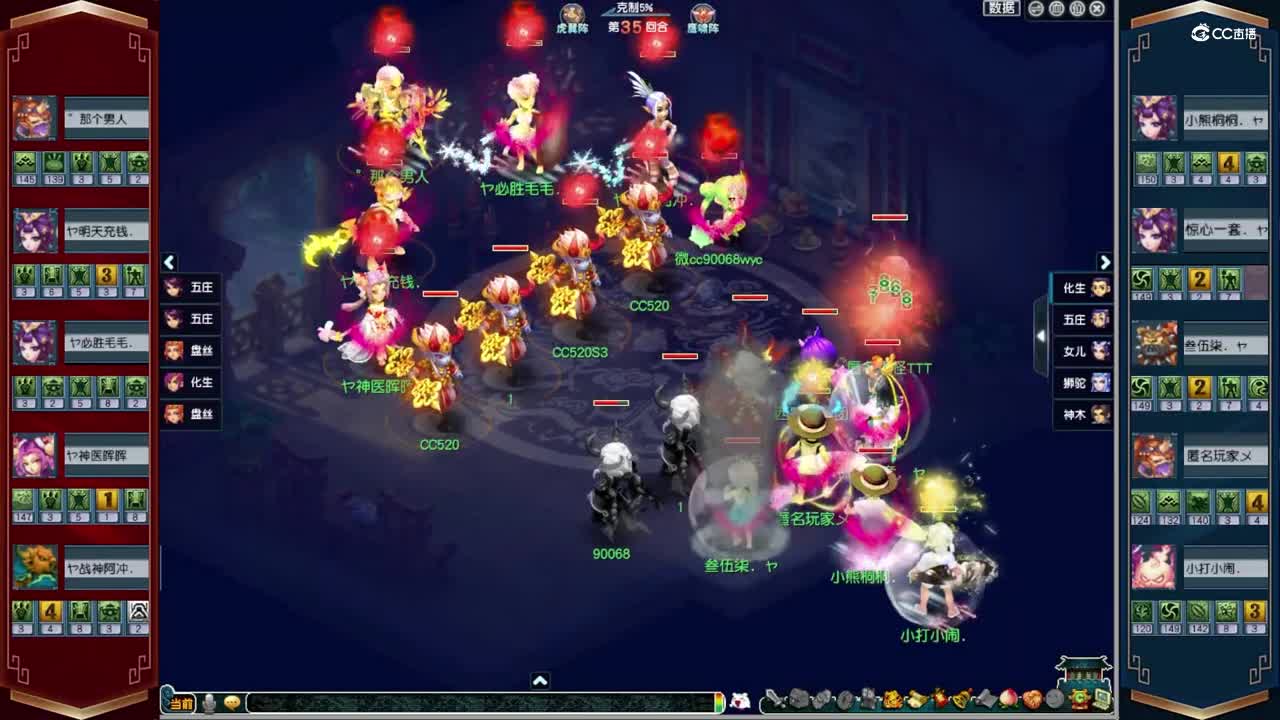The image size is (1280, 720).
Task: Click the rainbow gradient bar next to chat input
Action: point(718,703)
